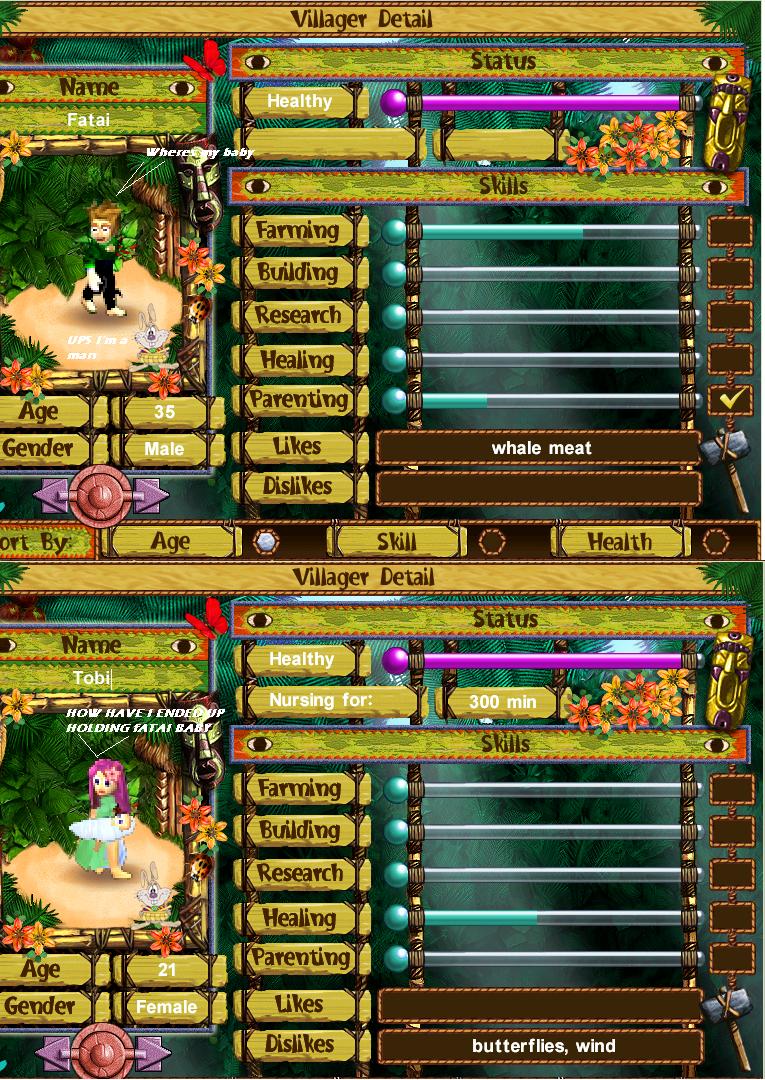The height and width of the screenshot is (1080, 765).
Task: Sort villagers by Skill
Action: (x=491, y=542)
